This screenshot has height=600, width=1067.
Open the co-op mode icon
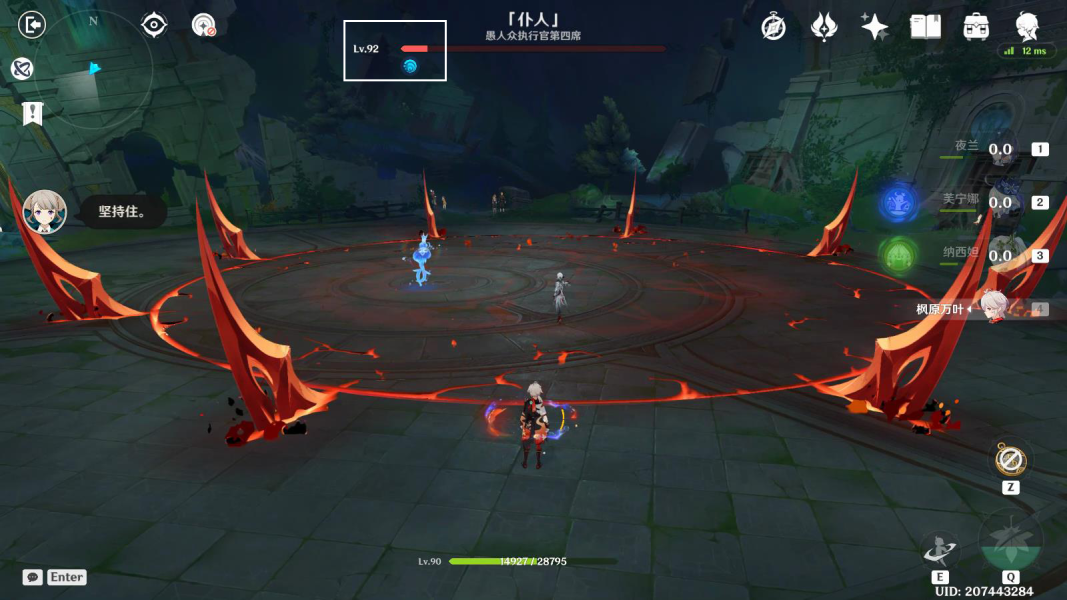[22, 68]
